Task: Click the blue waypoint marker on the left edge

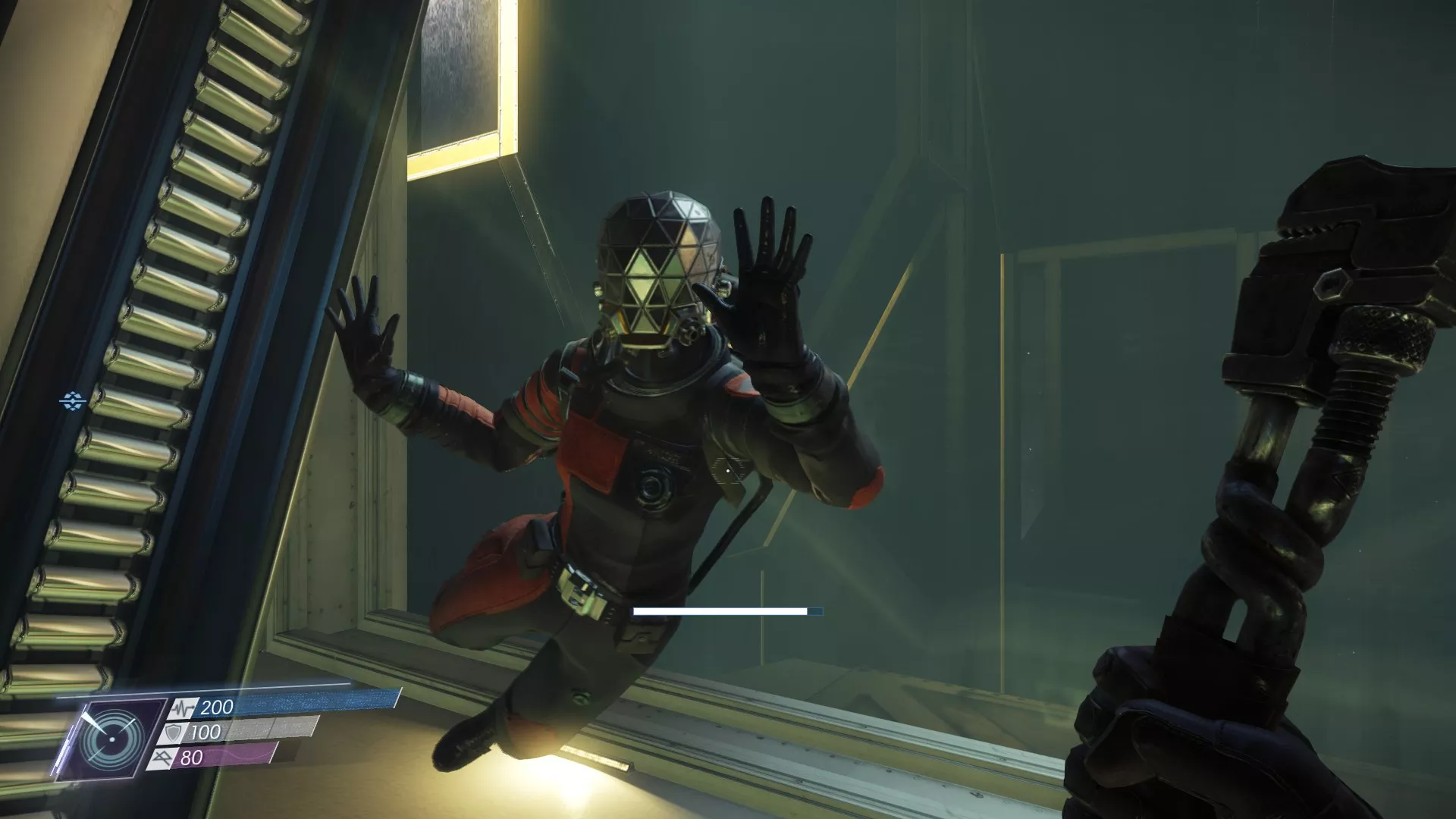Action: [x=71, y=397]
